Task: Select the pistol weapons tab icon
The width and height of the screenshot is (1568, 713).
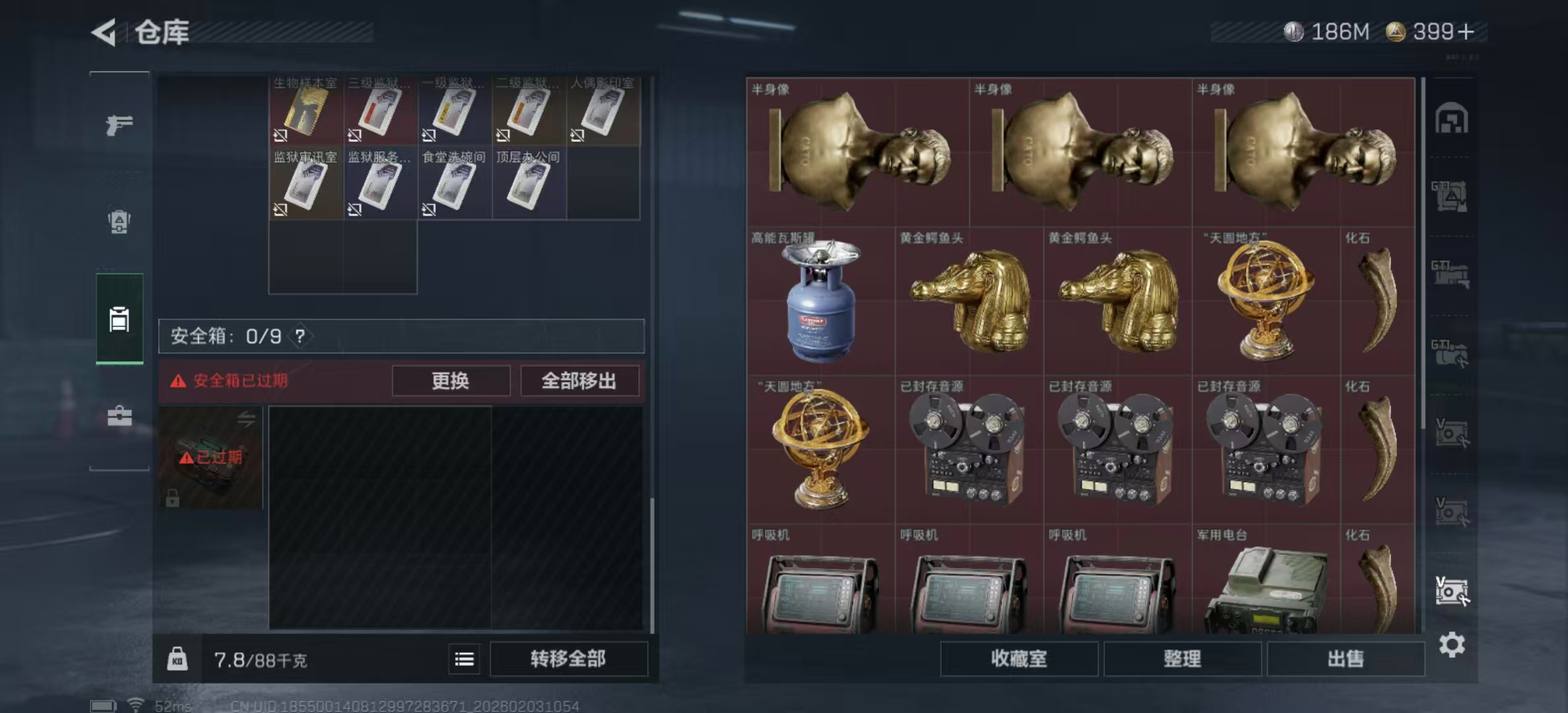Action: coord(119,124)
